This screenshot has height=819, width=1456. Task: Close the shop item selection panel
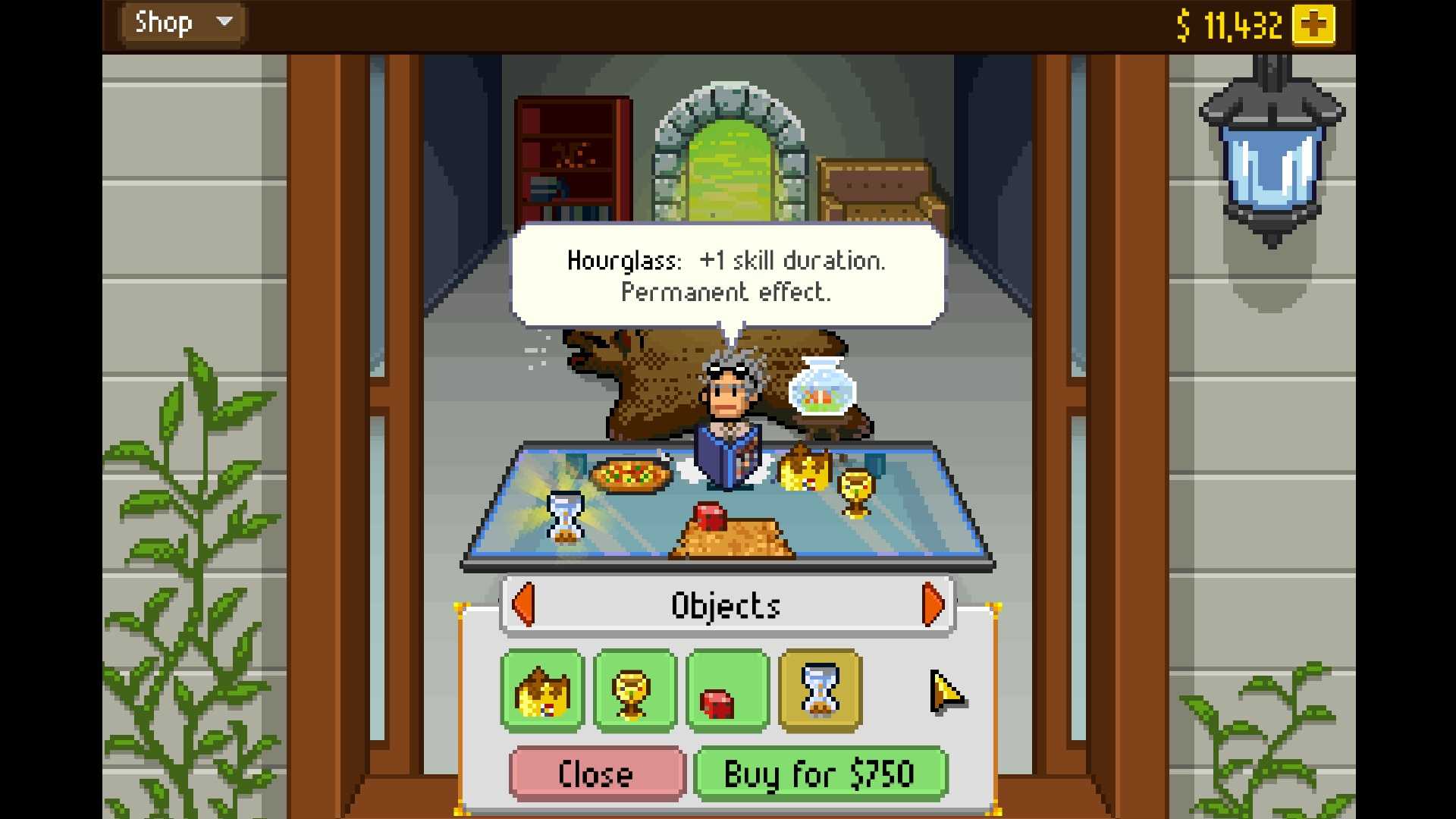598,773
